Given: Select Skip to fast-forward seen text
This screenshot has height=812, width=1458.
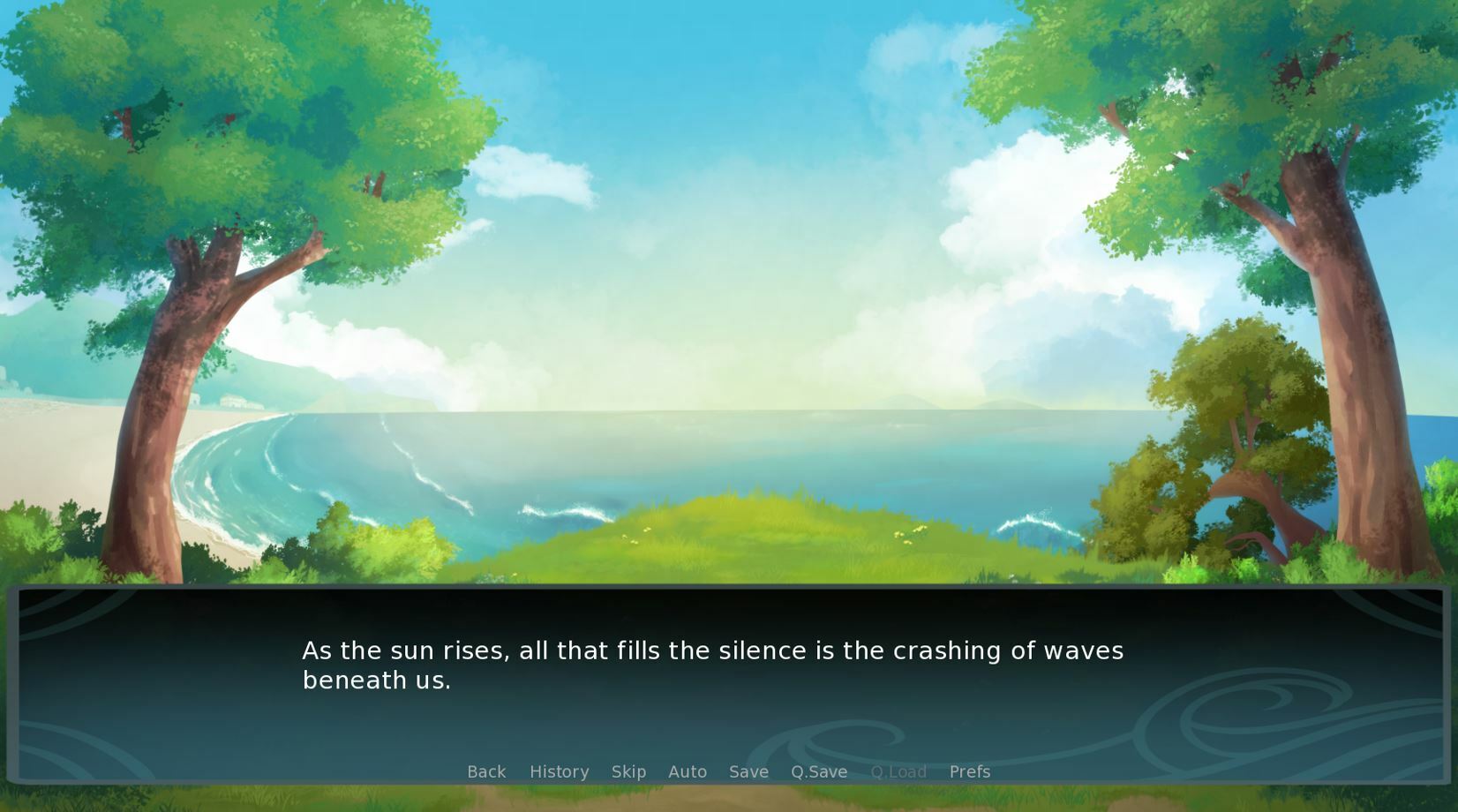Looking at the screenshot, I should pos(628,771).
